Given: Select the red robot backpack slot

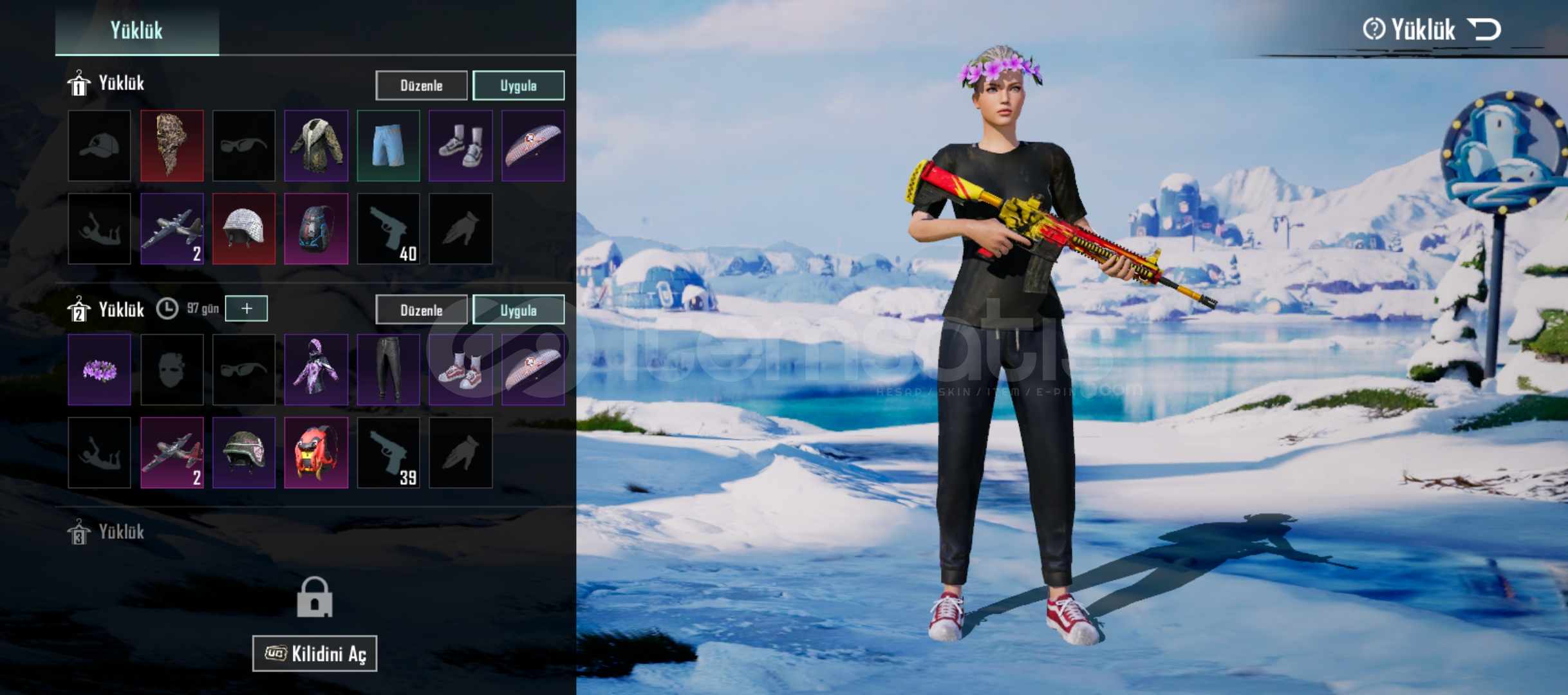Looking at the screenshot, I should point(316,452).
